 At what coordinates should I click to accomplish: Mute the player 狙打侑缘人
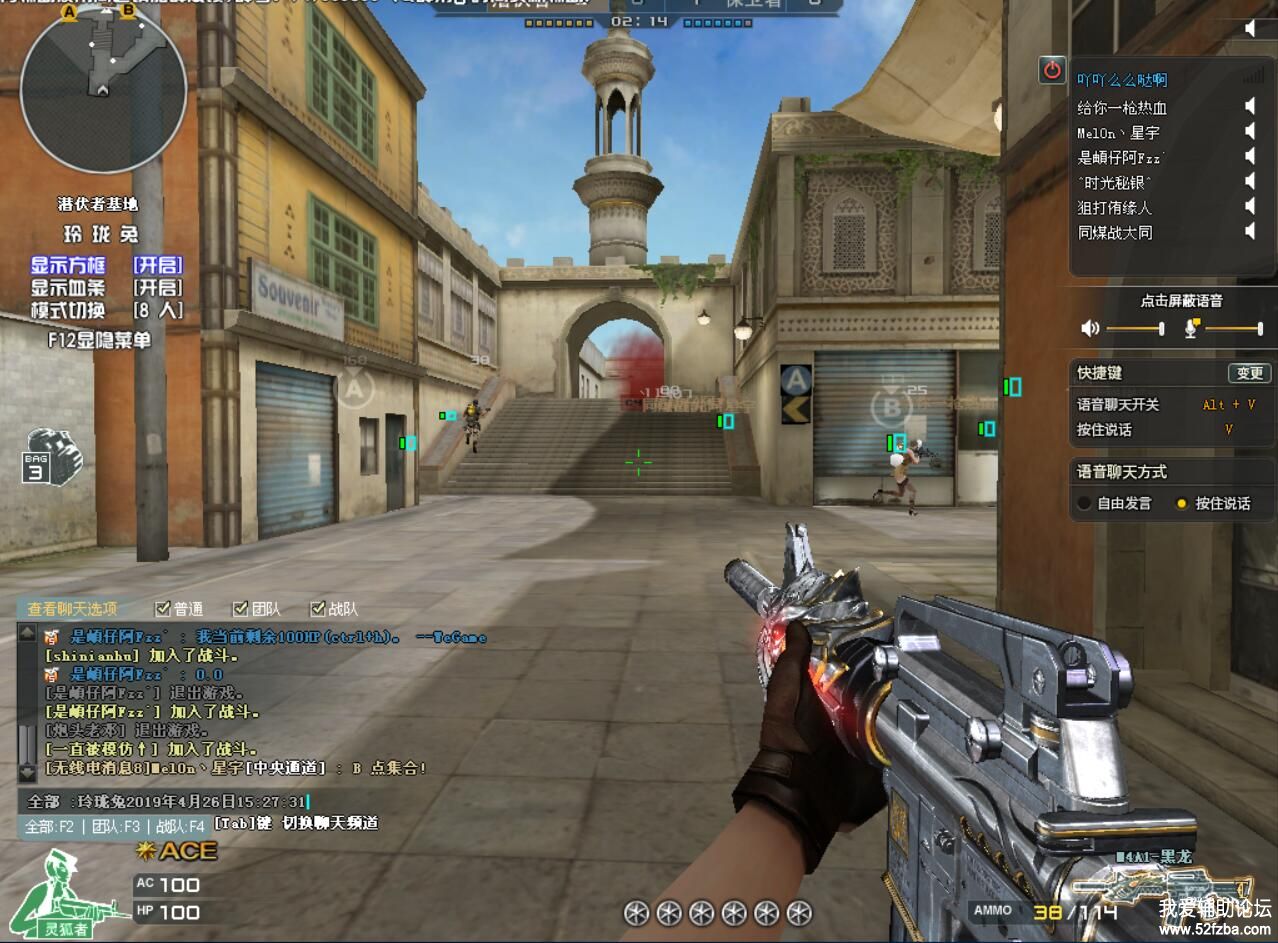tap(1250, 206)
